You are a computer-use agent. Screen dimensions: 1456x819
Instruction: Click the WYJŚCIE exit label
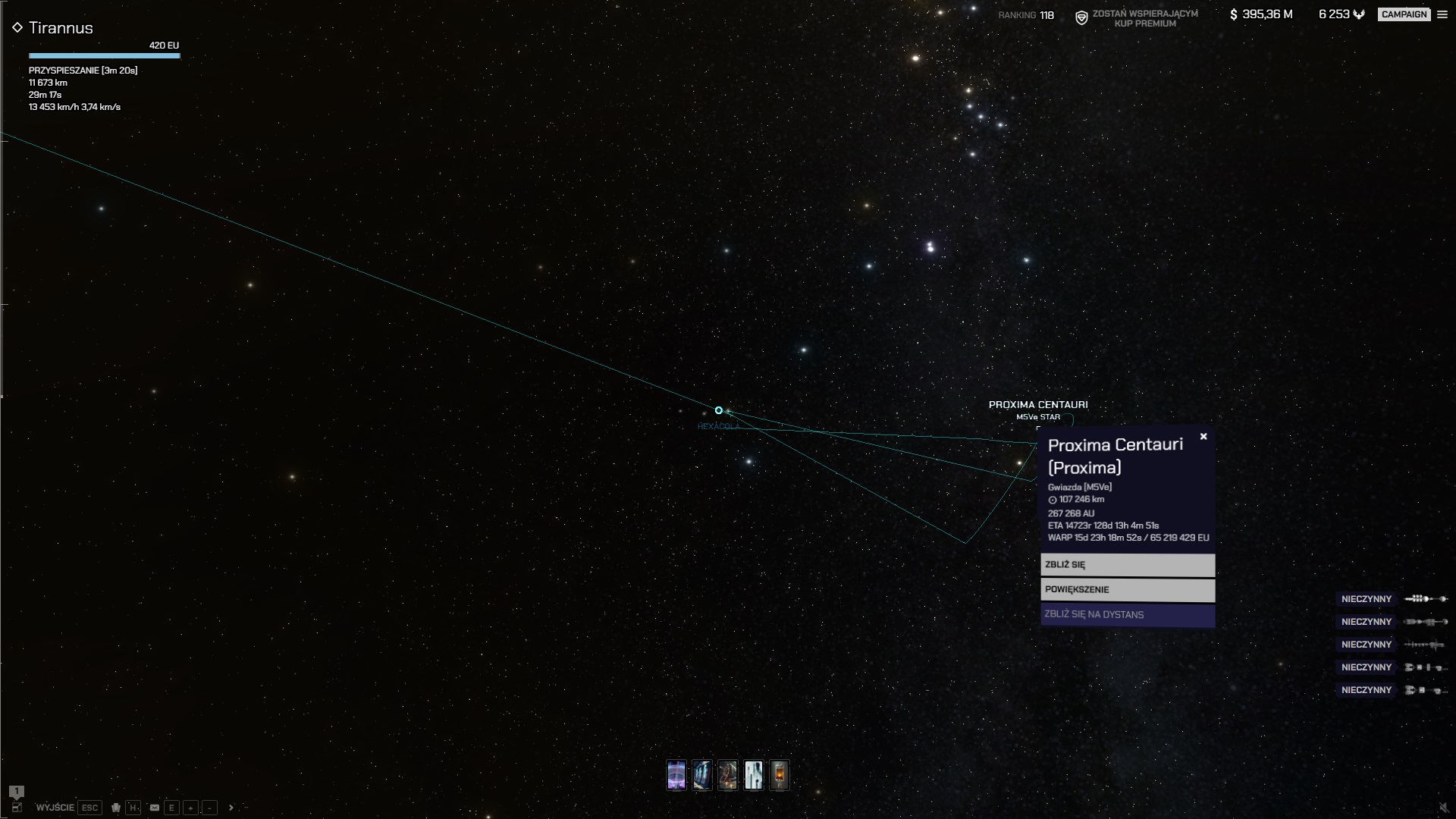(x=55, y=808)
